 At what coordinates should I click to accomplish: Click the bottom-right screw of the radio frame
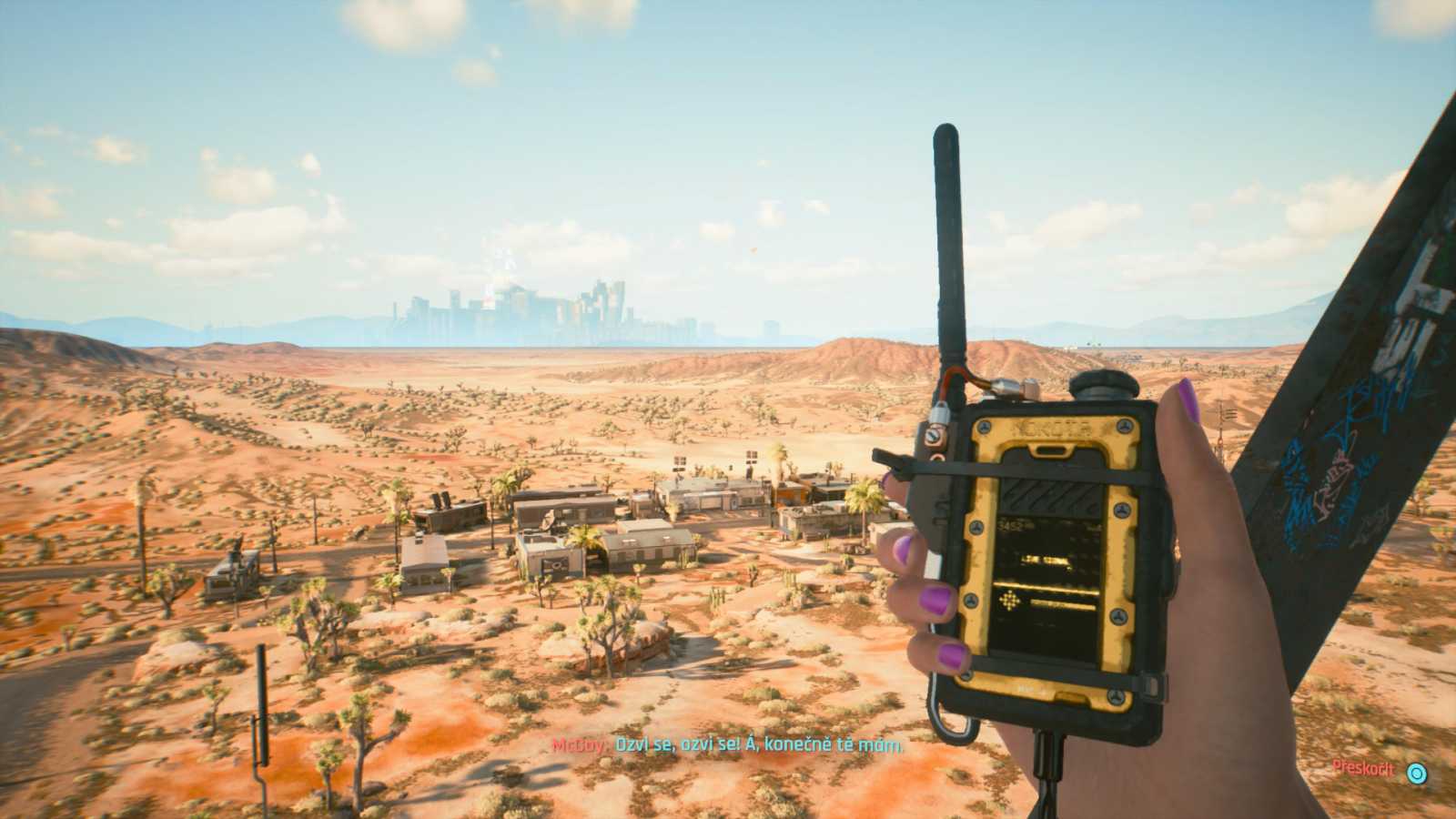point(1117,695)
